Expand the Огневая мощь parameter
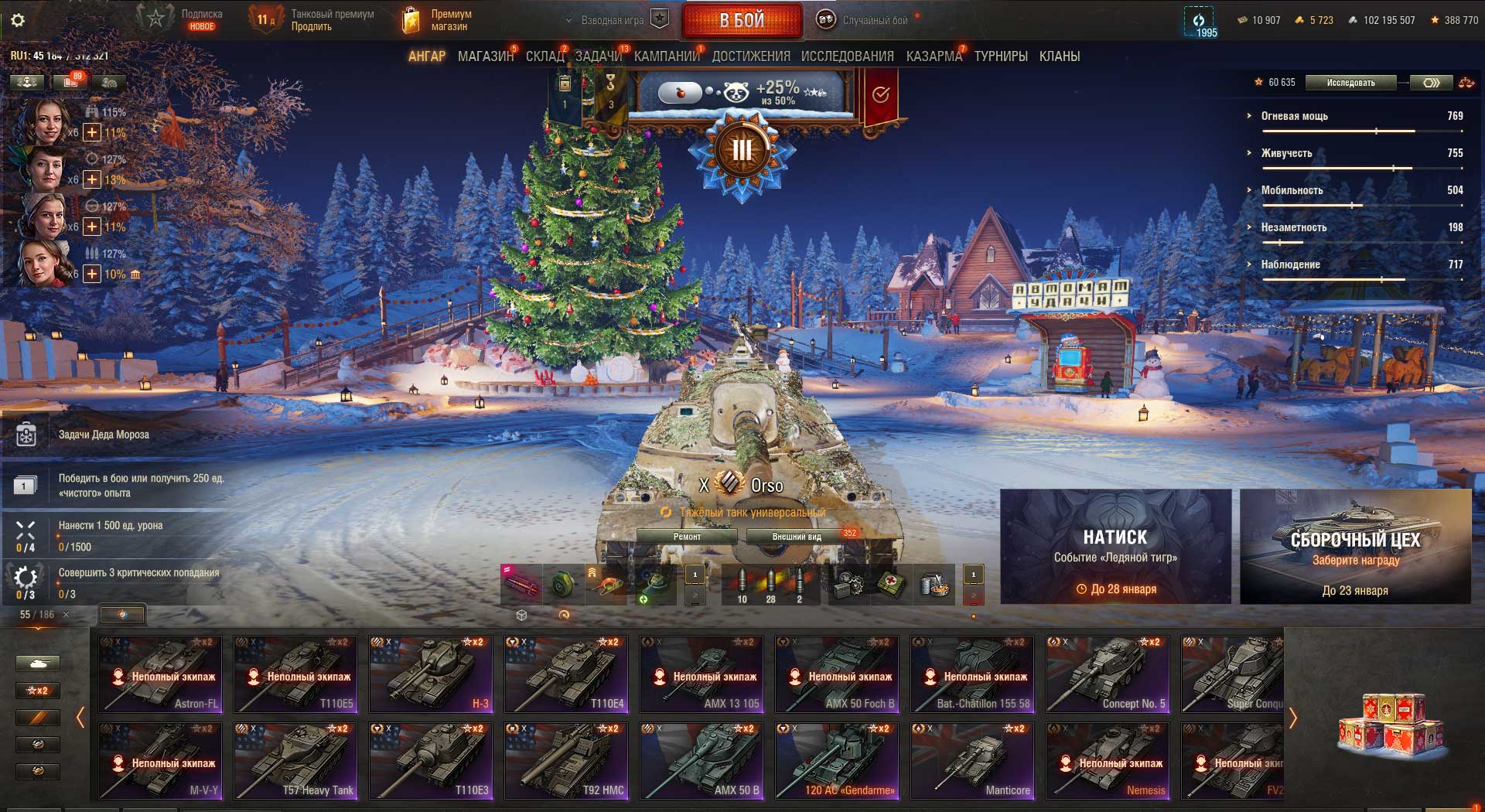 pyautogui.click(x=1294, y=116)
